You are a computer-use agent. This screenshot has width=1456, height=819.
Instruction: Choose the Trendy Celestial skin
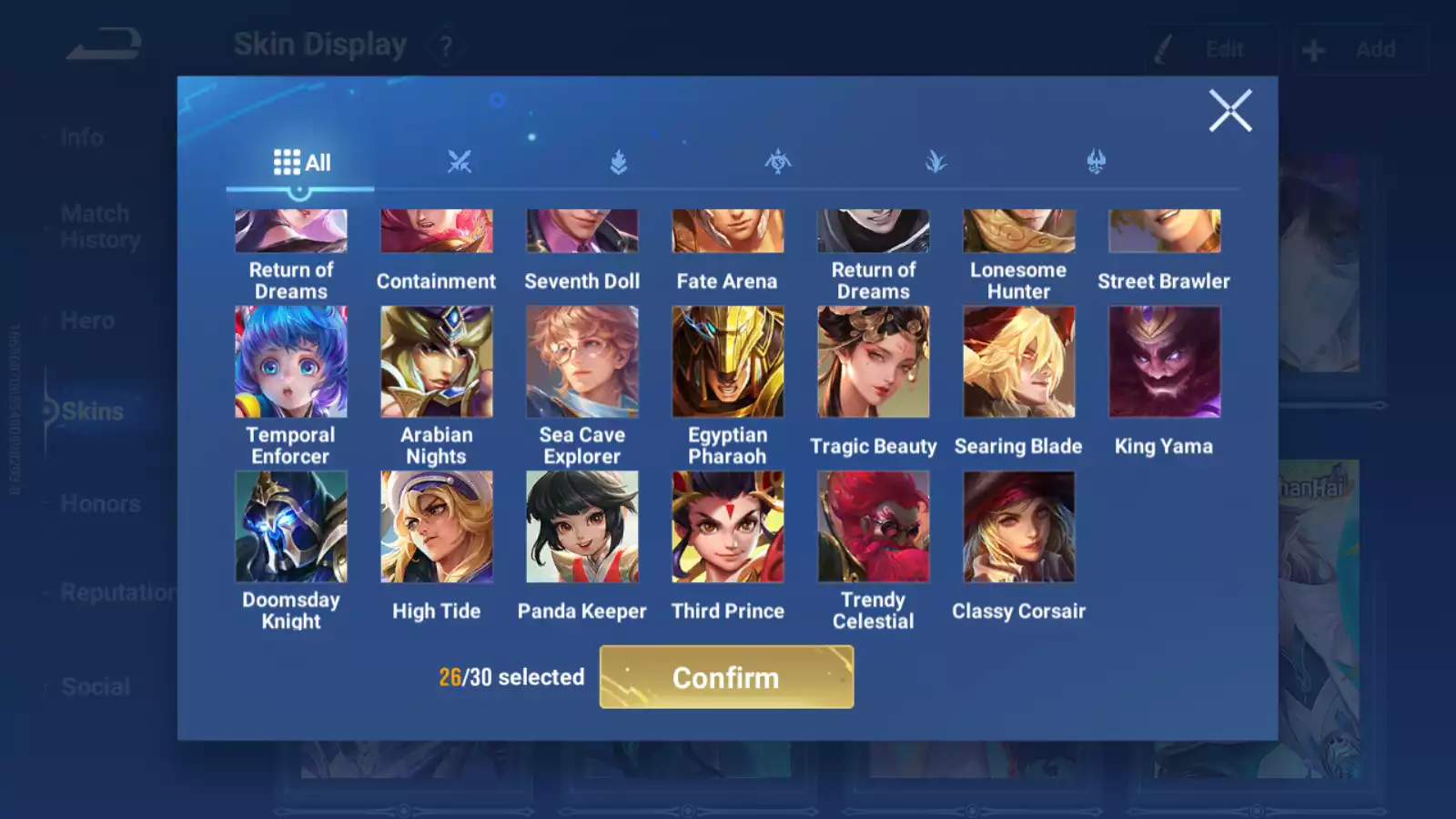[874, 527]
